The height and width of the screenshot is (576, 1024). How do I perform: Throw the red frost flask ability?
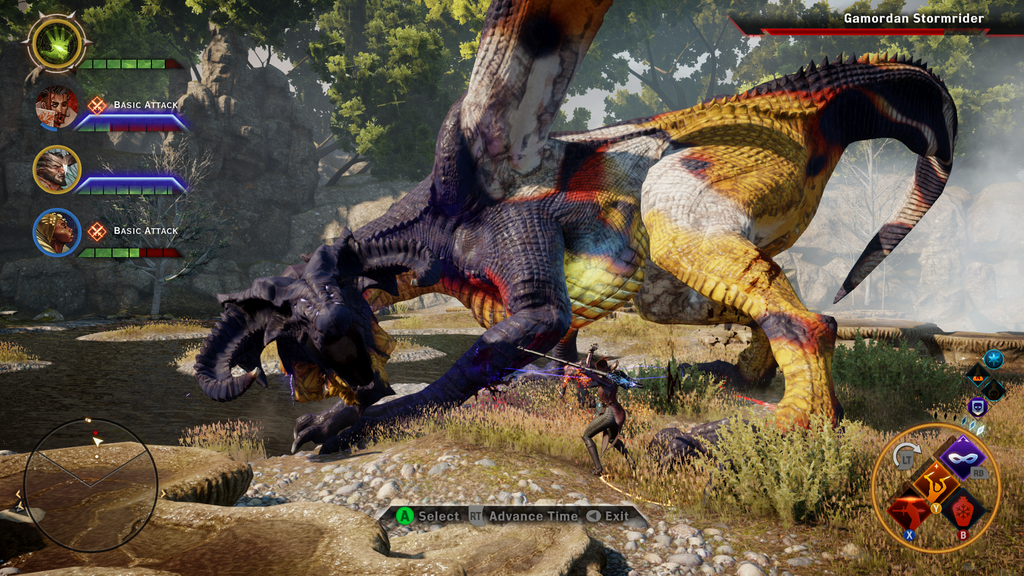click(963, 510)
